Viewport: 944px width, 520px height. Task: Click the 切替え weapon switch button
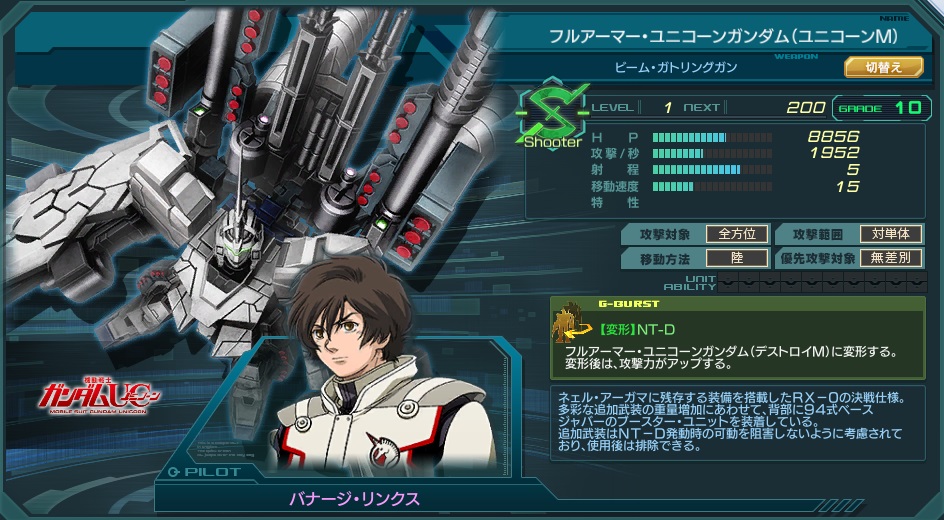883,67
